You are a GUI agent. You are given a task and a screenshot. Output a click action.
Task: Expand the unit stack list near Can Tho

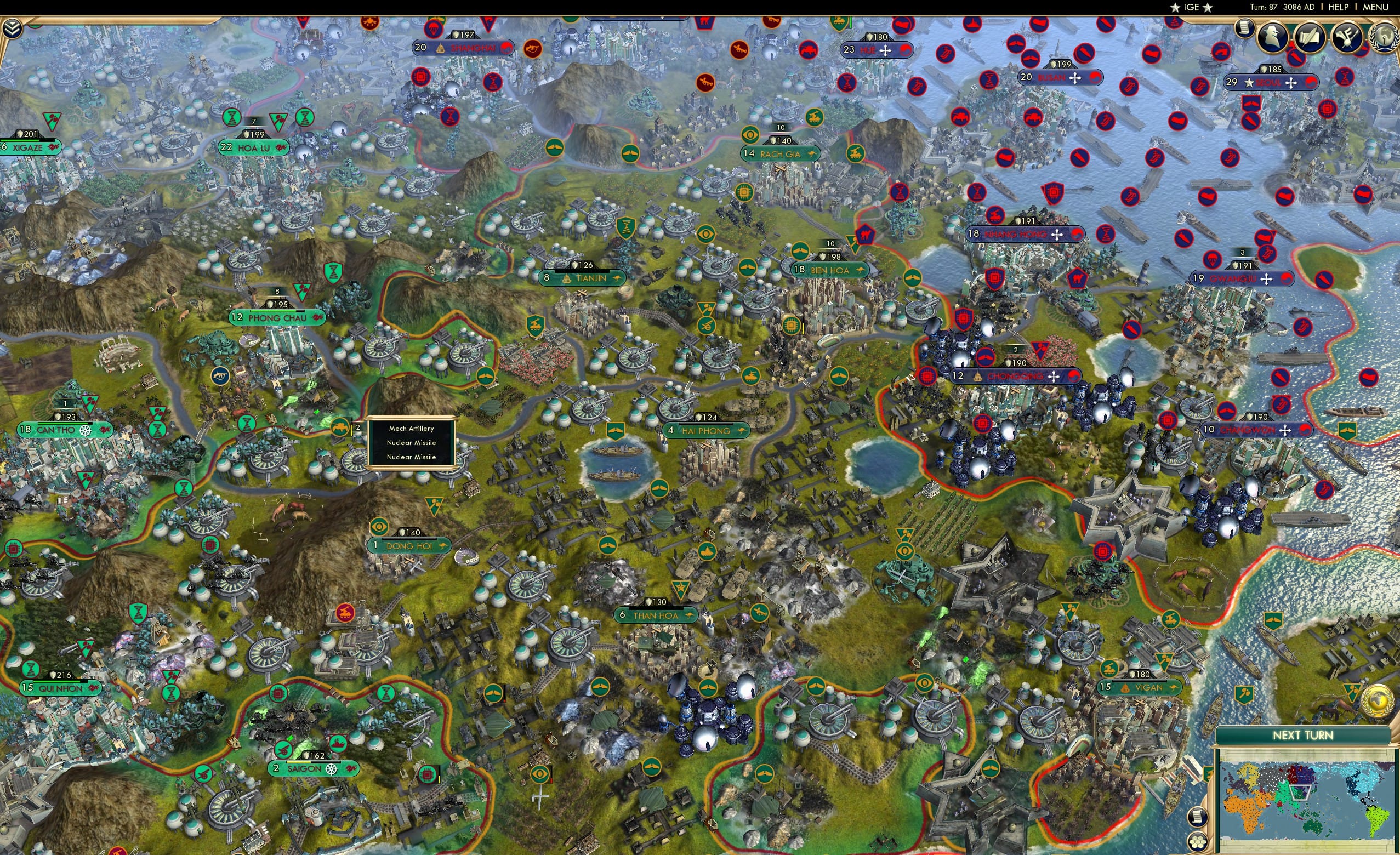(357, 427)
